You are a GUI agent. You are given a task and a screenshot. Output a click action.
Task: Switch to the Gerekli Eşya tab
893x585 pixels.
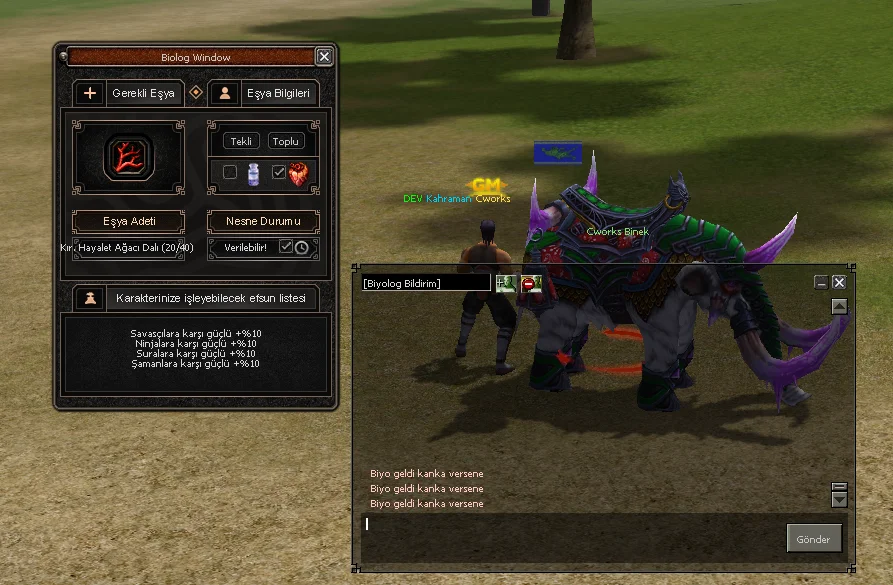[130, 93]
